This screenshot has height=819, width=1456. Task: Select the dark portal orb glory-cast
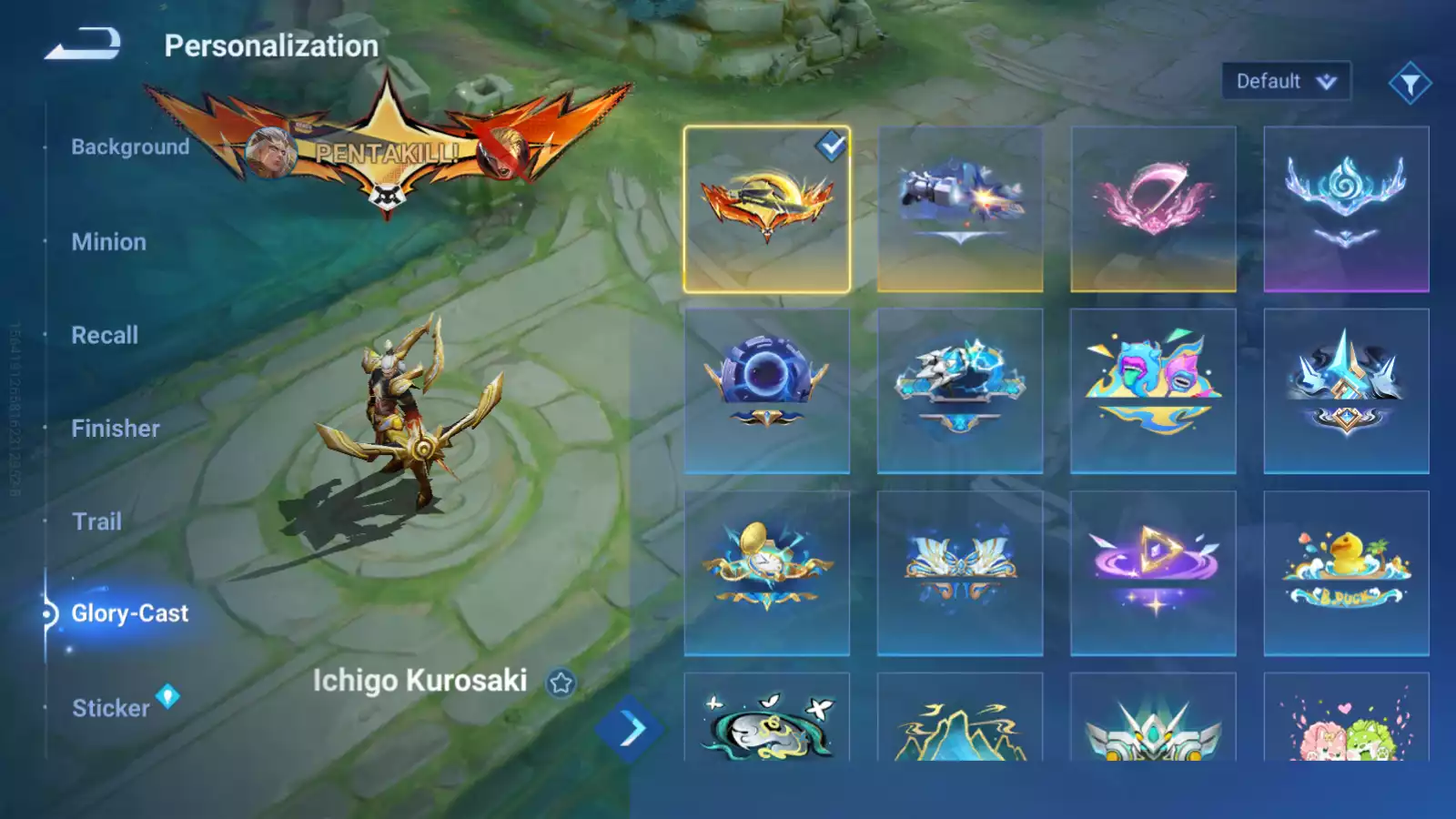click(x=766, y=391)
